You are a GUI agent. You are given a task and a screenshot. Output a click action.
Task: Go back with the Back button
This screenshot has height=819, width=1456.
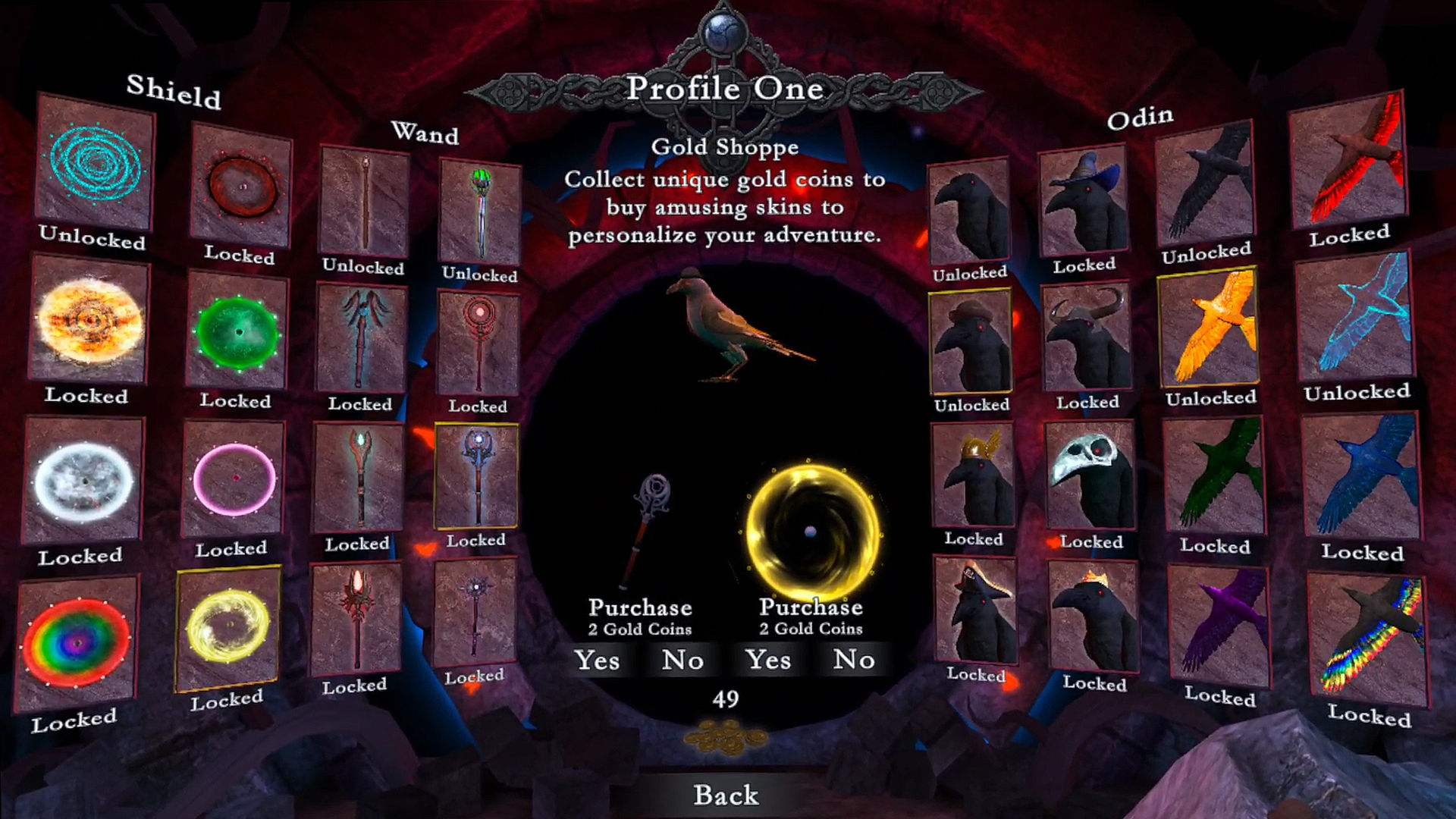tap(726, 795)
